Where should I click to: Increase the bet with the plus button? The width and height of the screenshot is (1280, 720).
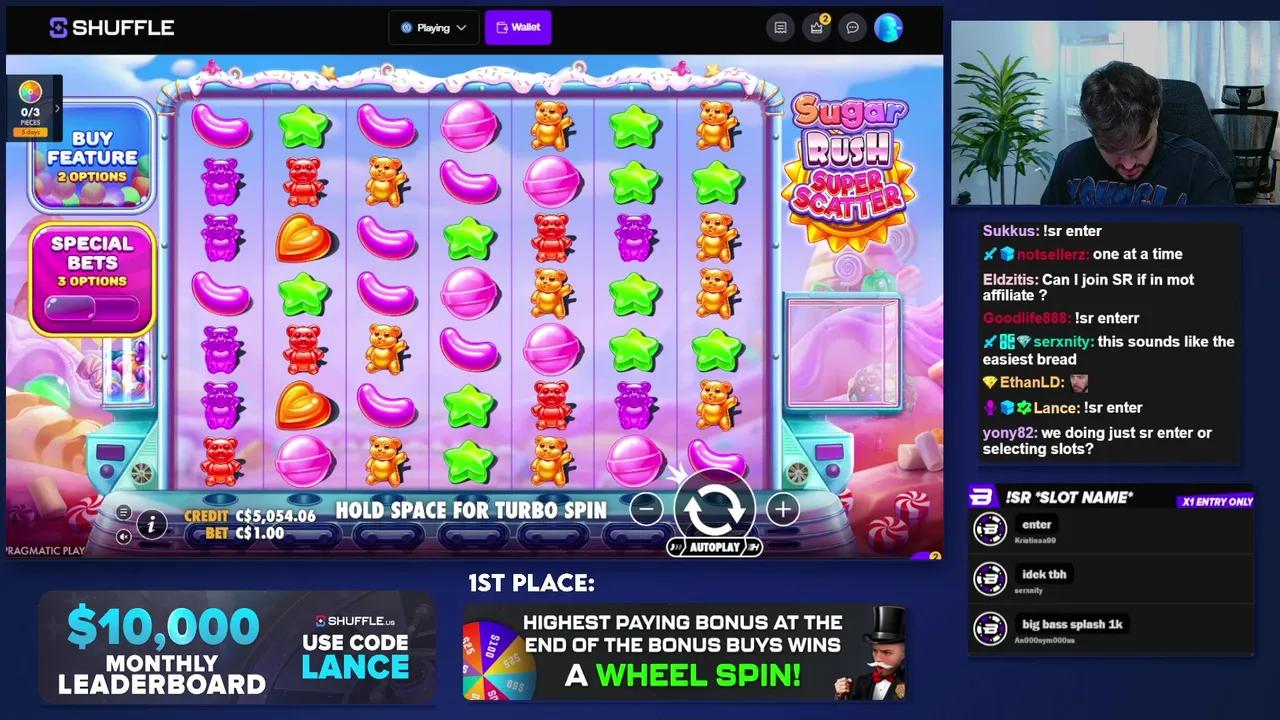click(x=783, y=509)
